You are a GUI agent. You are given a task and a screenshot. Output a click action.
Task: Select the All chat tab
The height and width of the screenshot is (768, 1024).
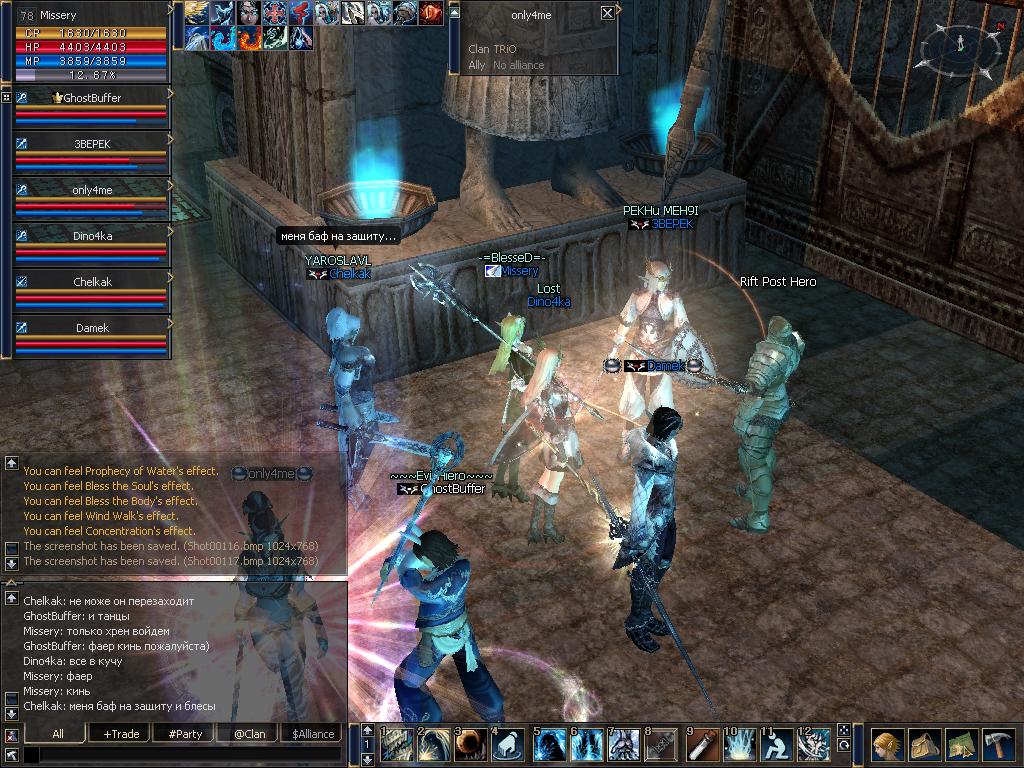(x=58, y=734)
